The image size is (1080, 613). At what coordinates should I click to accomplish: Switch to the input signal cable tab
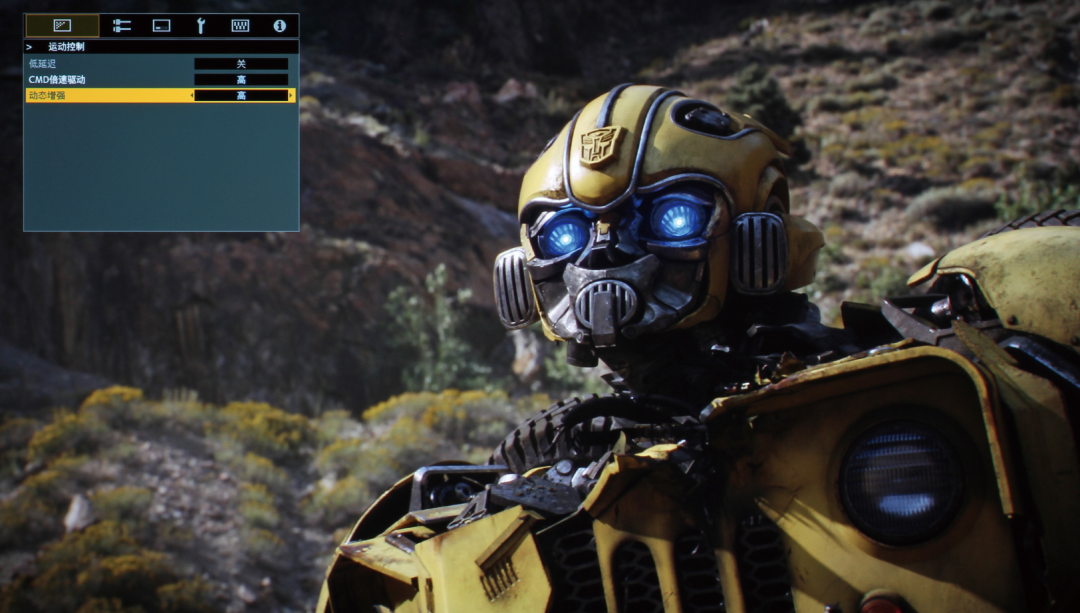coord(122,26)
